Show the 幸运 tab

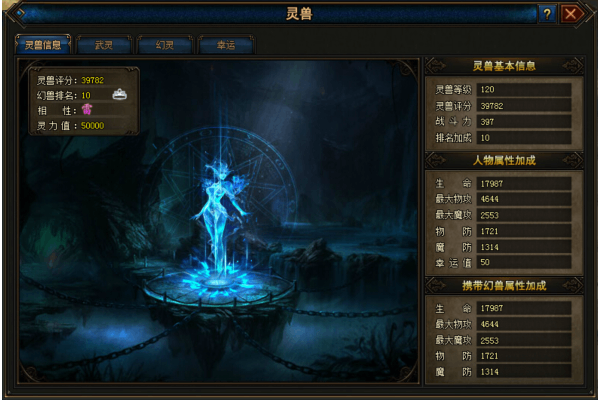click(224, 45)
